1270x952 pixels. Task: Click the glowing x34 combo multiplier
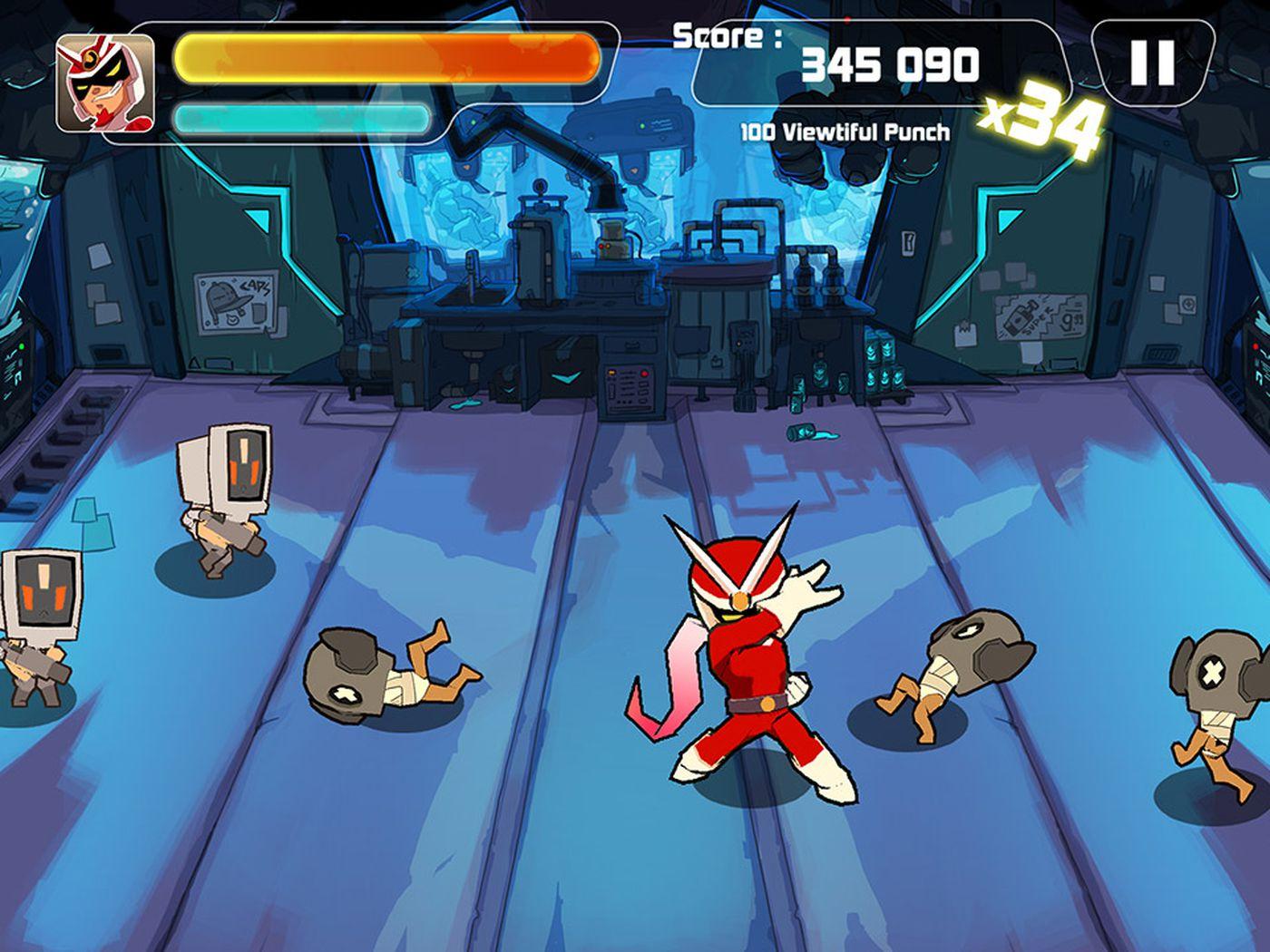pos(1043,116)
